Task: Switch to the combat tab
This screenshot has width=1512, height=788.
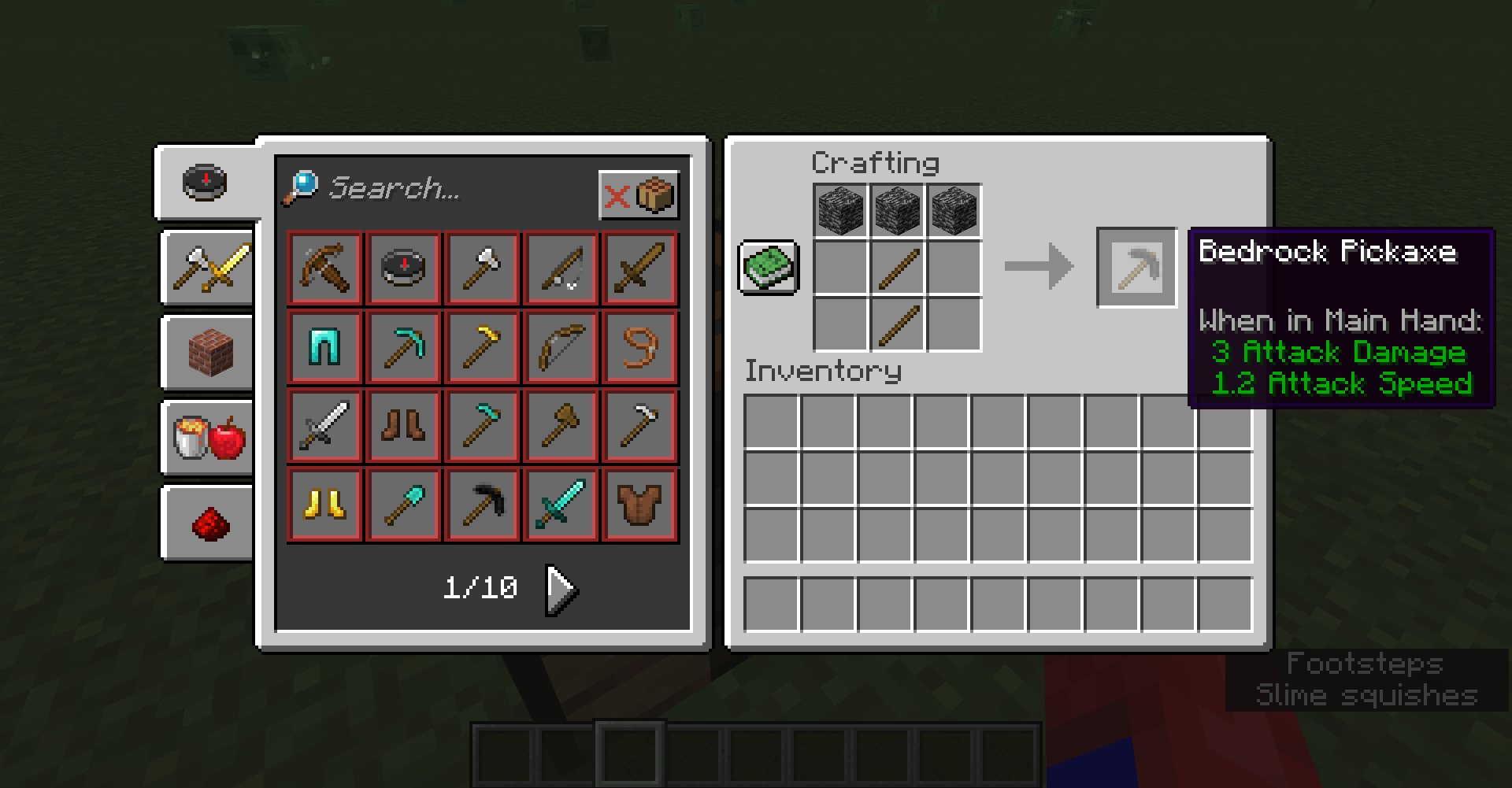Action: coord(206,268)
